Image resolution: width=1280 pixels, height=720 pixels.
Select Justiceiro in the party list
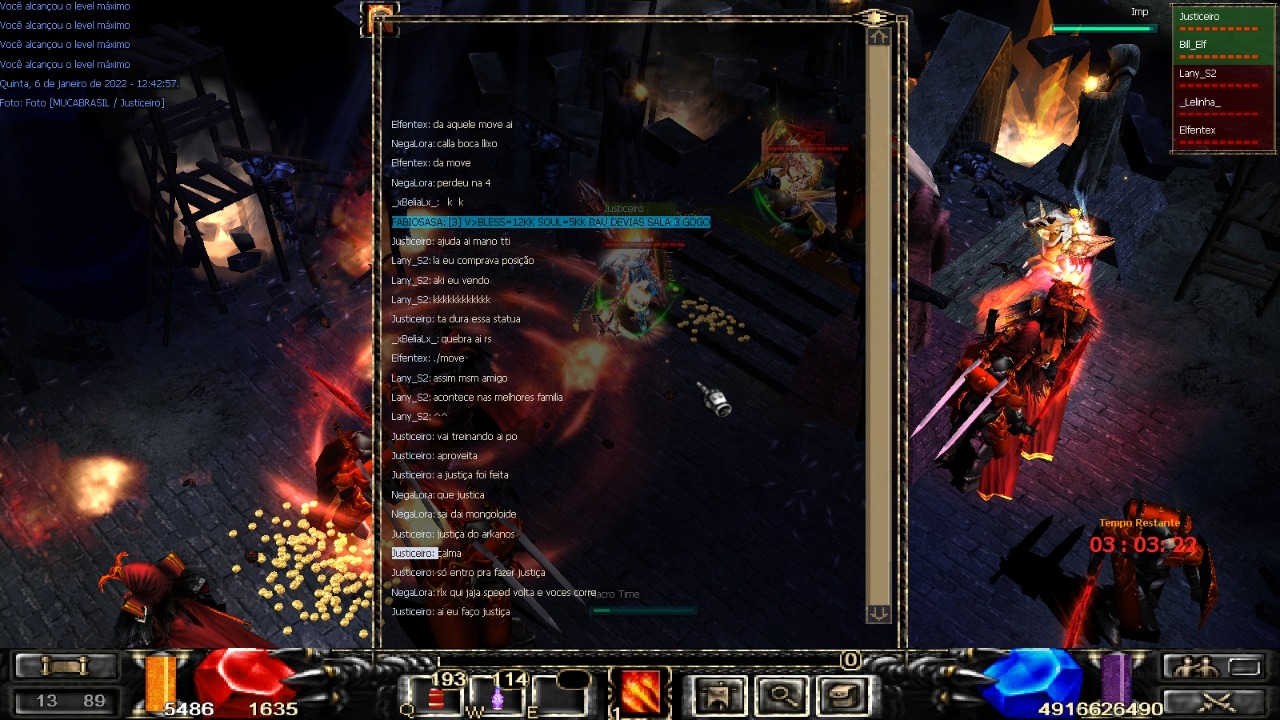[1223, 17]
